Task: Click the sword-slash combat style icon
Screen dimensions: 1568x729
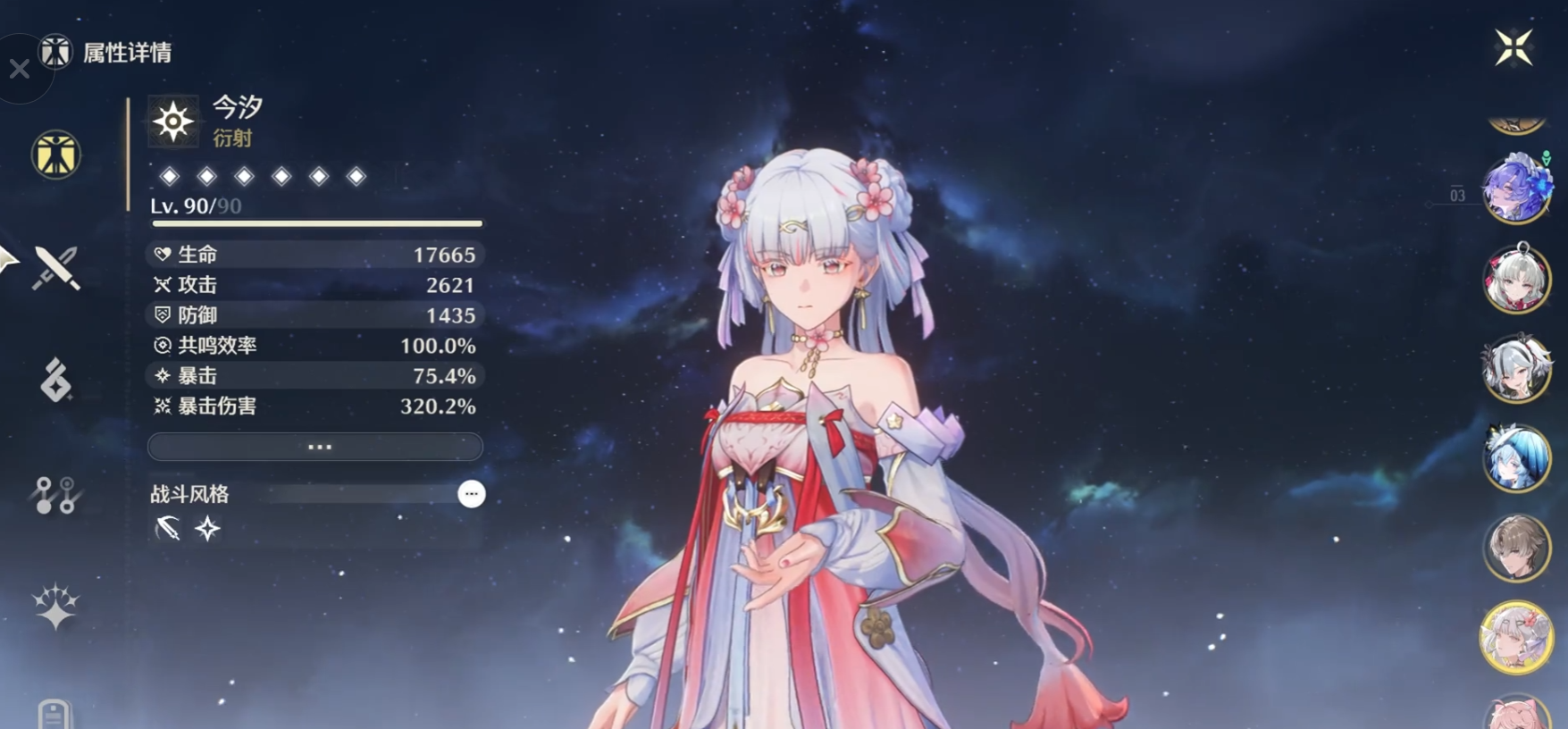Action: point(167,529)
